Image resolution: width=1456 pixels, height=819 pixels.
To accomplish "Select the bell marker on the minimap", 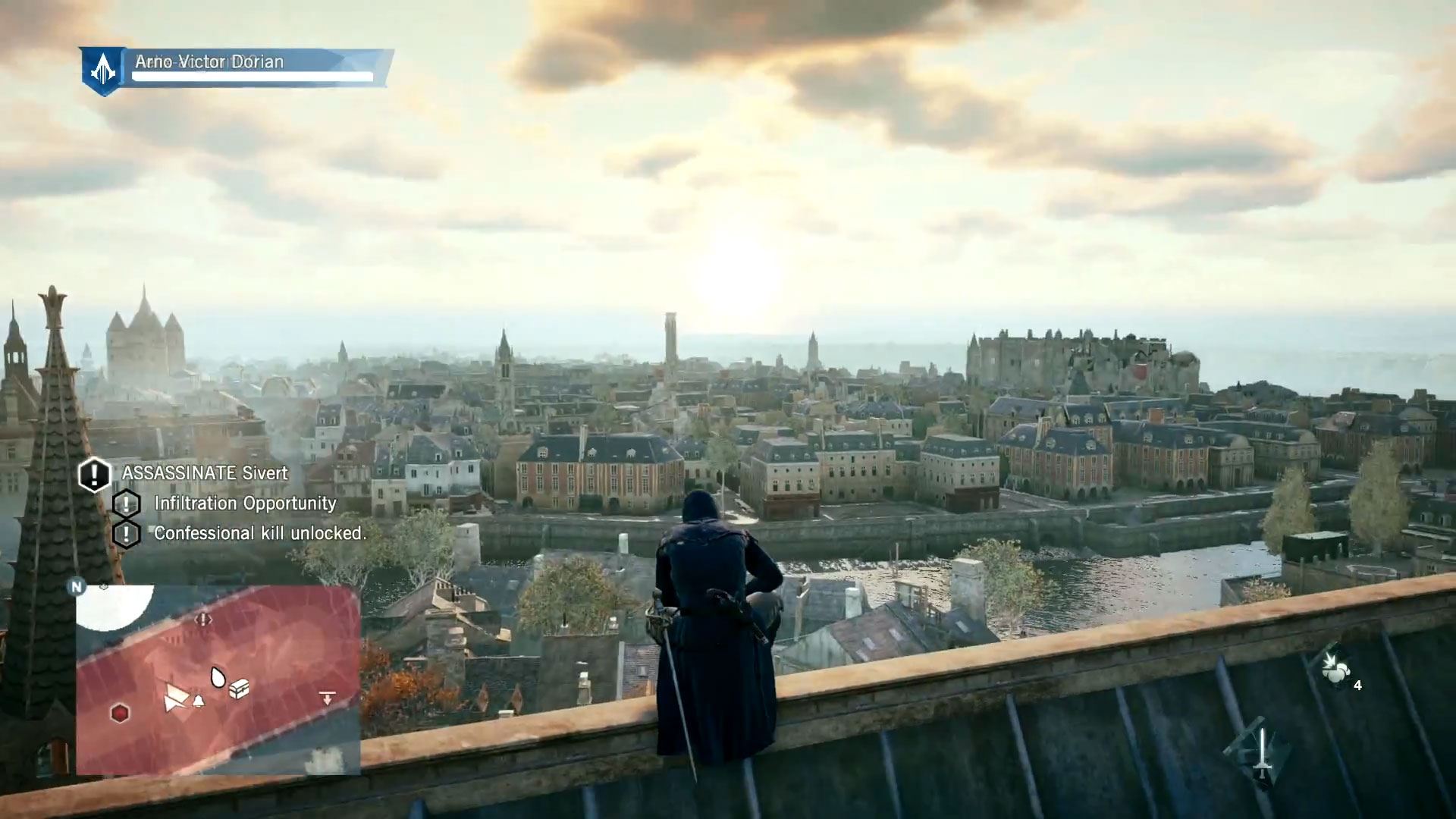I will pyautogui.click(x=199, y=701).
